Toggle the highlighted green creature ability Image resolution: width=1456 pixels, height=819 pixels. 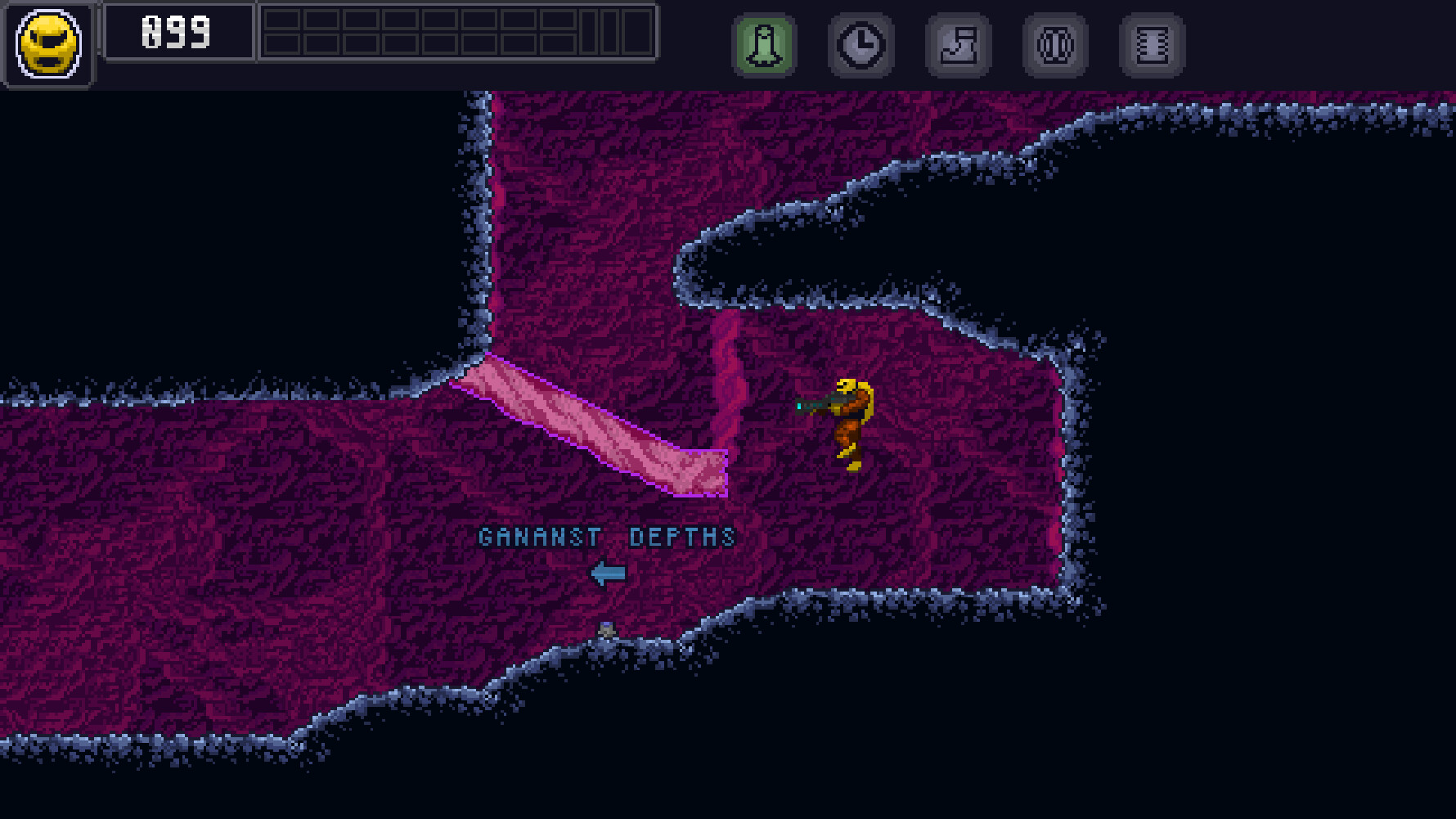coord(763,45)
